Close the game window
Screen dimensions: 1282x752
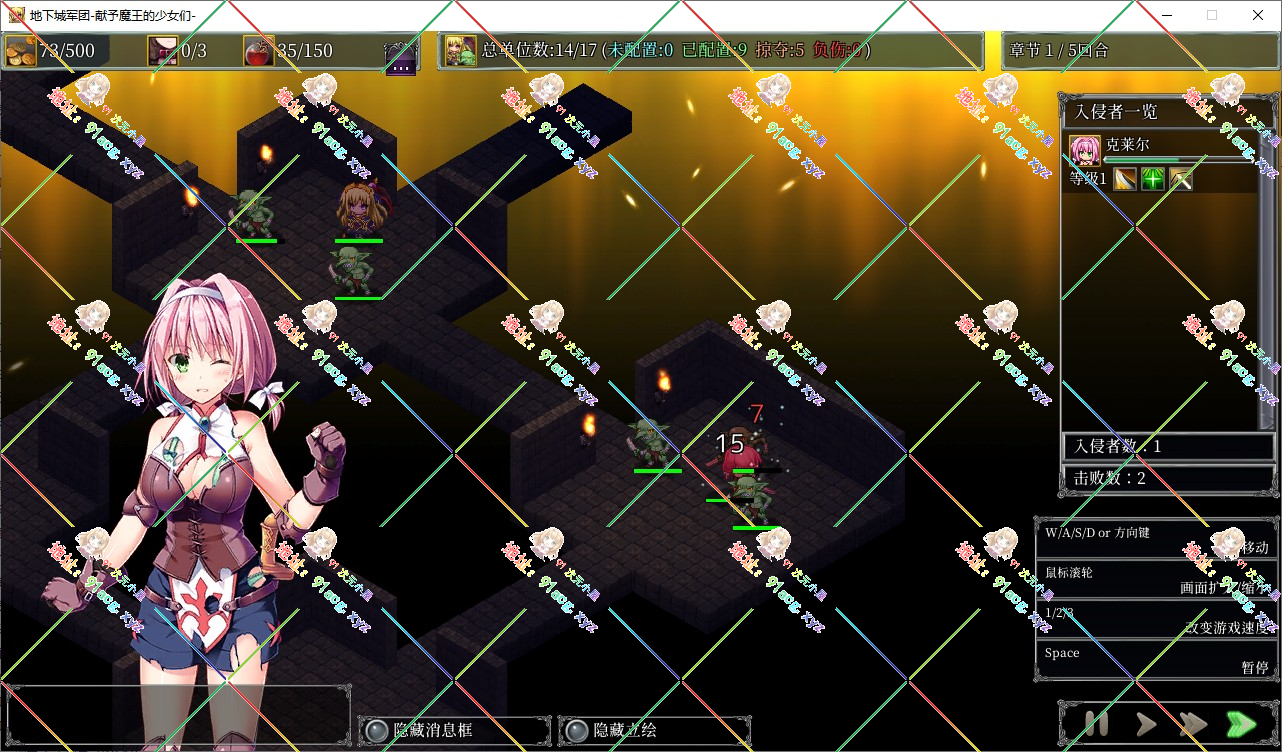click(x=1257, y=15)
